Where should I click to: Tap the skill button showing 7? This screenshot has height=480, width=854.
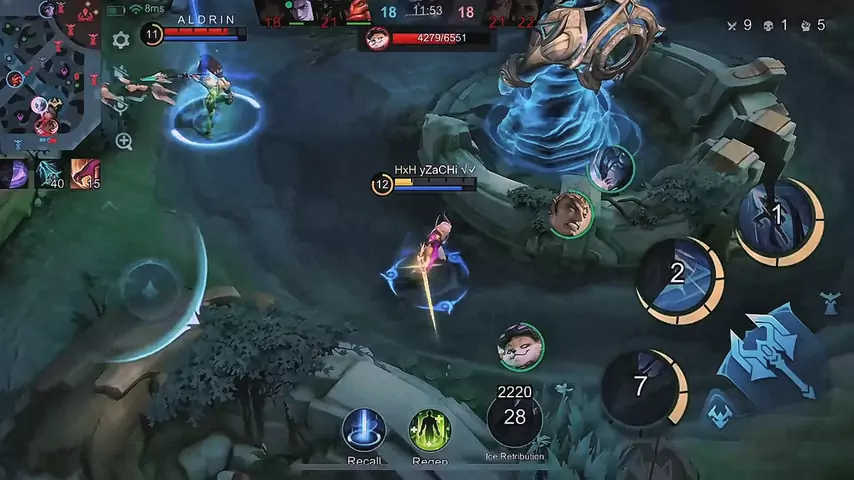[642, 386]
